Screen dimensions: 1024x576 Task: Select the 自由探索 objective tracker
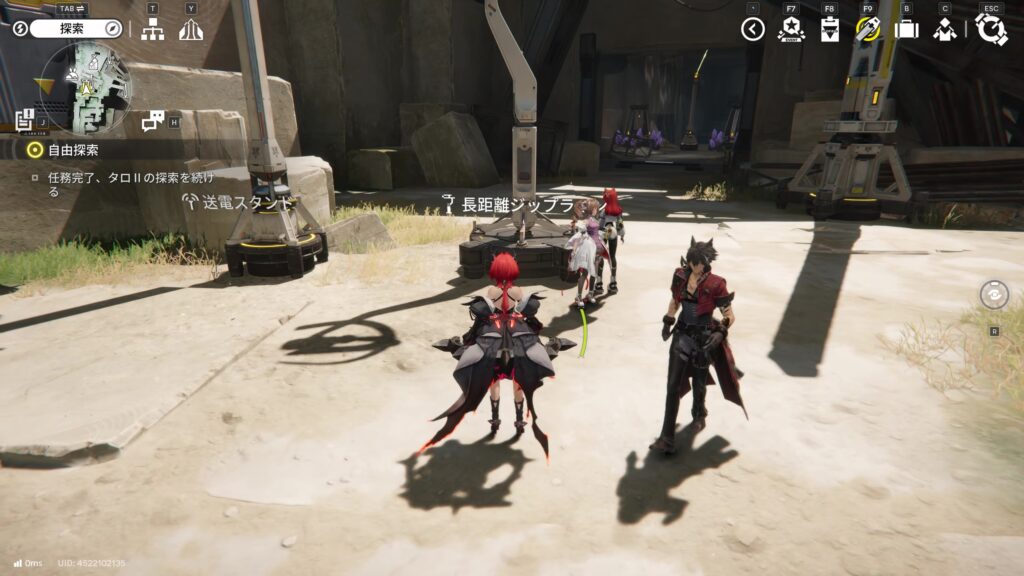(x=72, y=150)
